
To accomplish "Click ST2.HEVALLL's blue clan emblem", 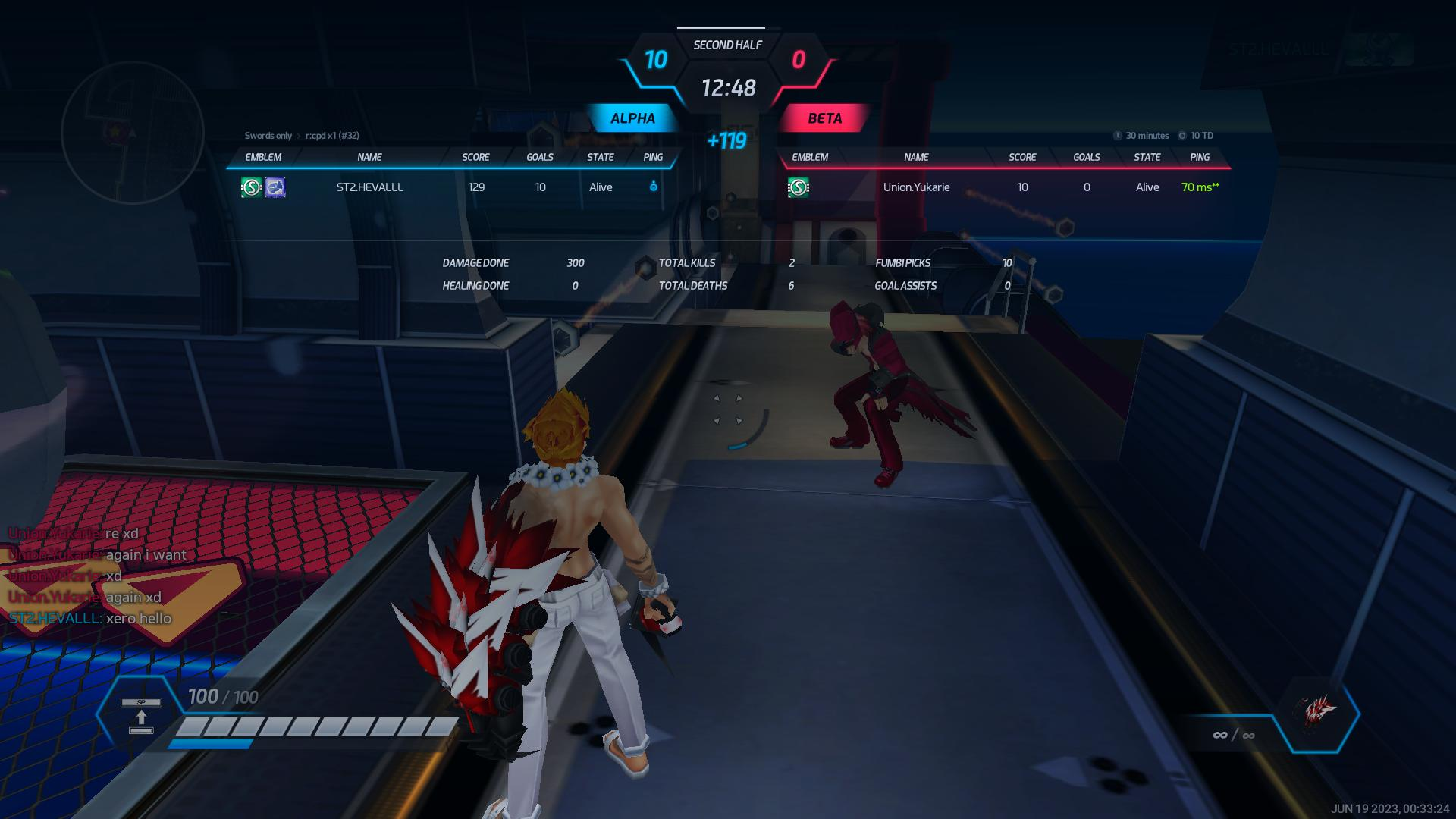I will pyautogui.click(x=275, y=187).
